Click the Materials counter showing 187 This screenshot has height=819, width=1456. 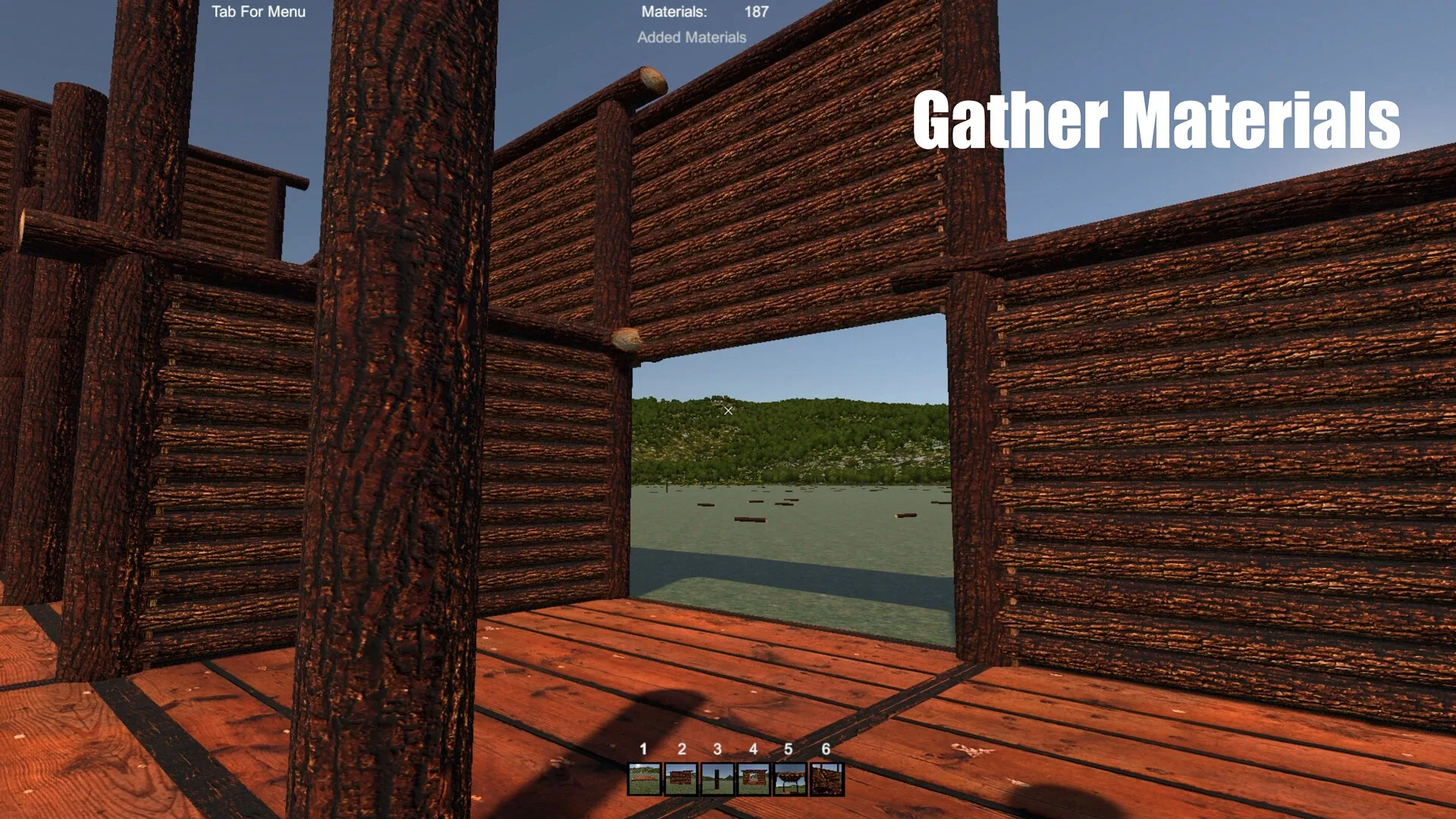point(674,11)
